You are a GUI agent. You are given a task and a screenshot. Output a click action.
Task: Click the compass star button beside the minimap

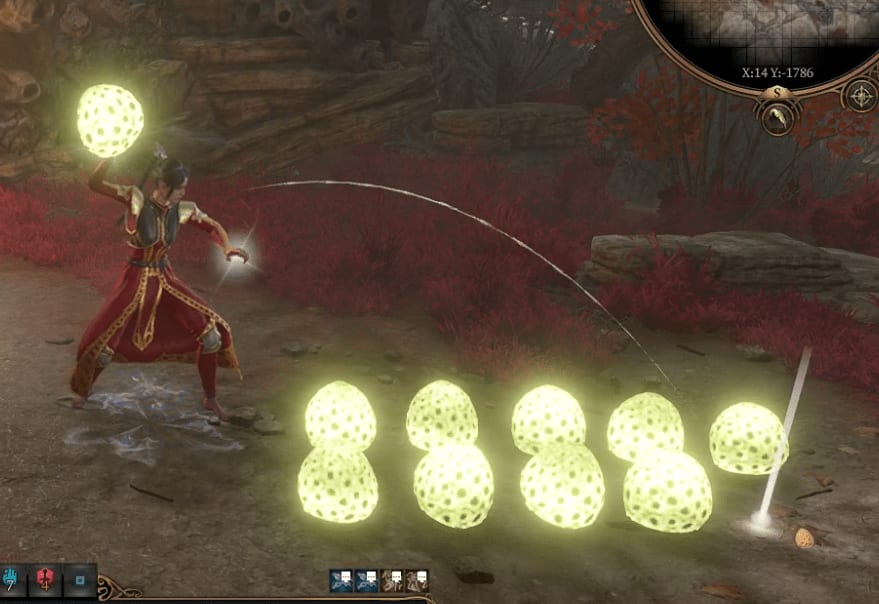[x=859, y=95]
